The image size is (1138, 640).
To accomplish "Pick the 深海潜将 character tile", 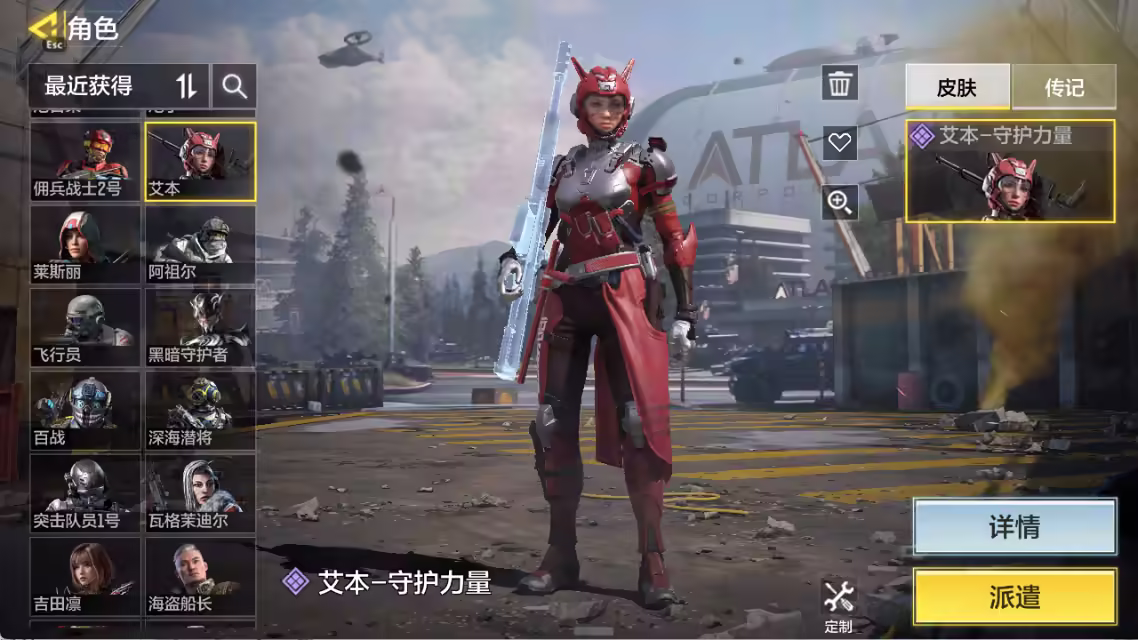I will (x=200, y=410).
